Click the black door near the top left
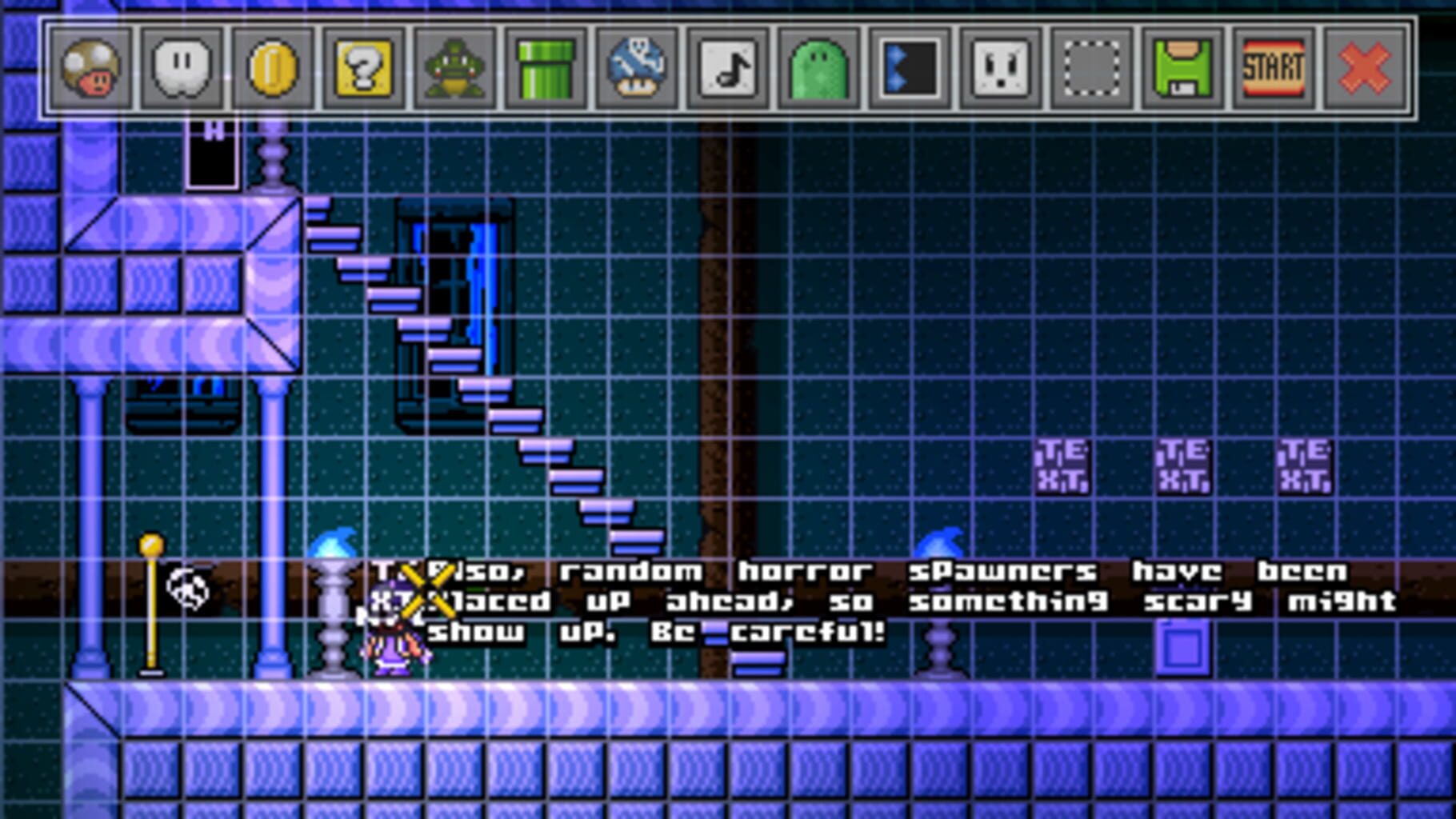Image resolution: width=1456 pixels, height=819 pixels. coord(212,156)
